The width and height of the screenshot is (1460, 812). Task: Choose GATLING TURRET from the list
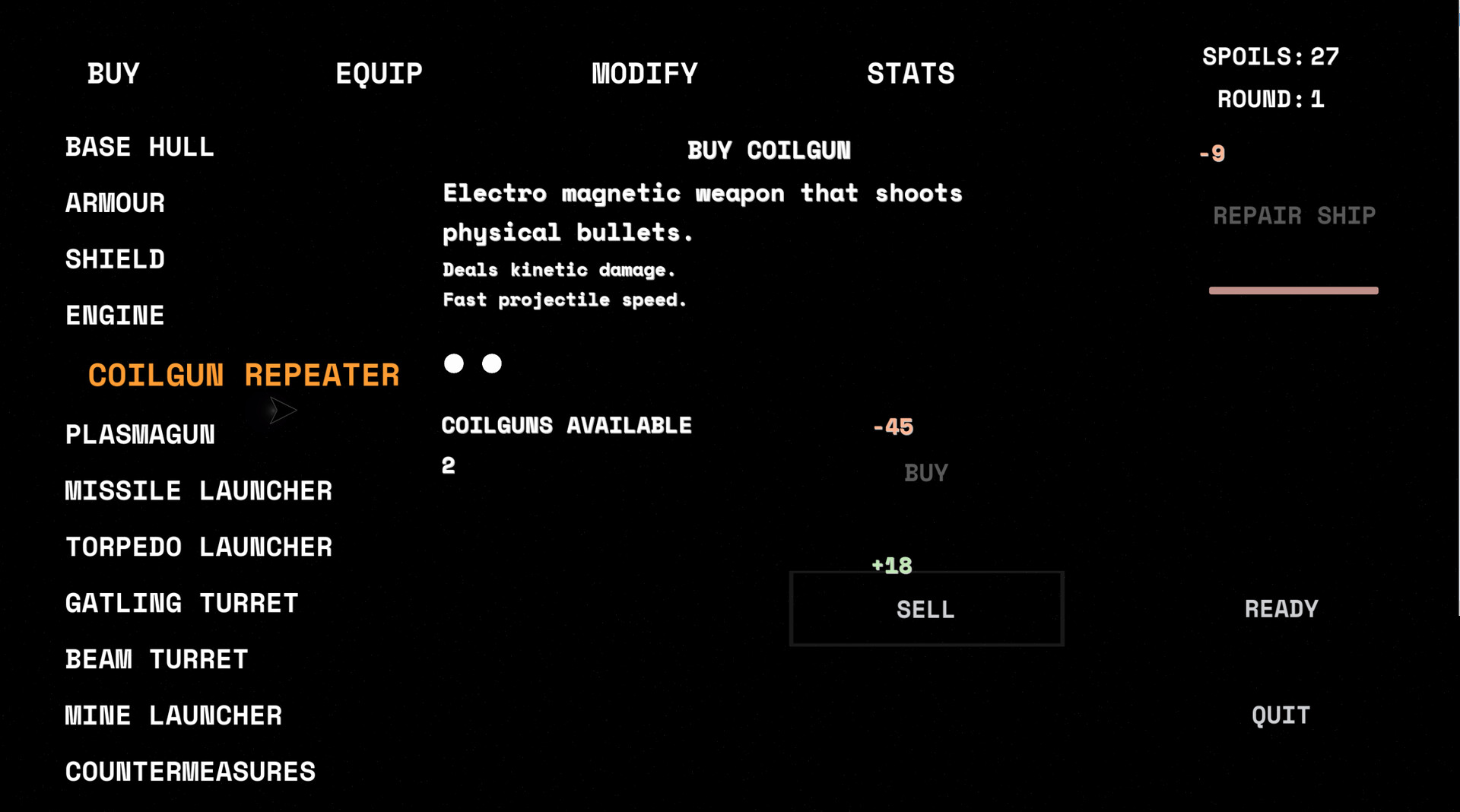pyautogui.click(x=182, y=603)
